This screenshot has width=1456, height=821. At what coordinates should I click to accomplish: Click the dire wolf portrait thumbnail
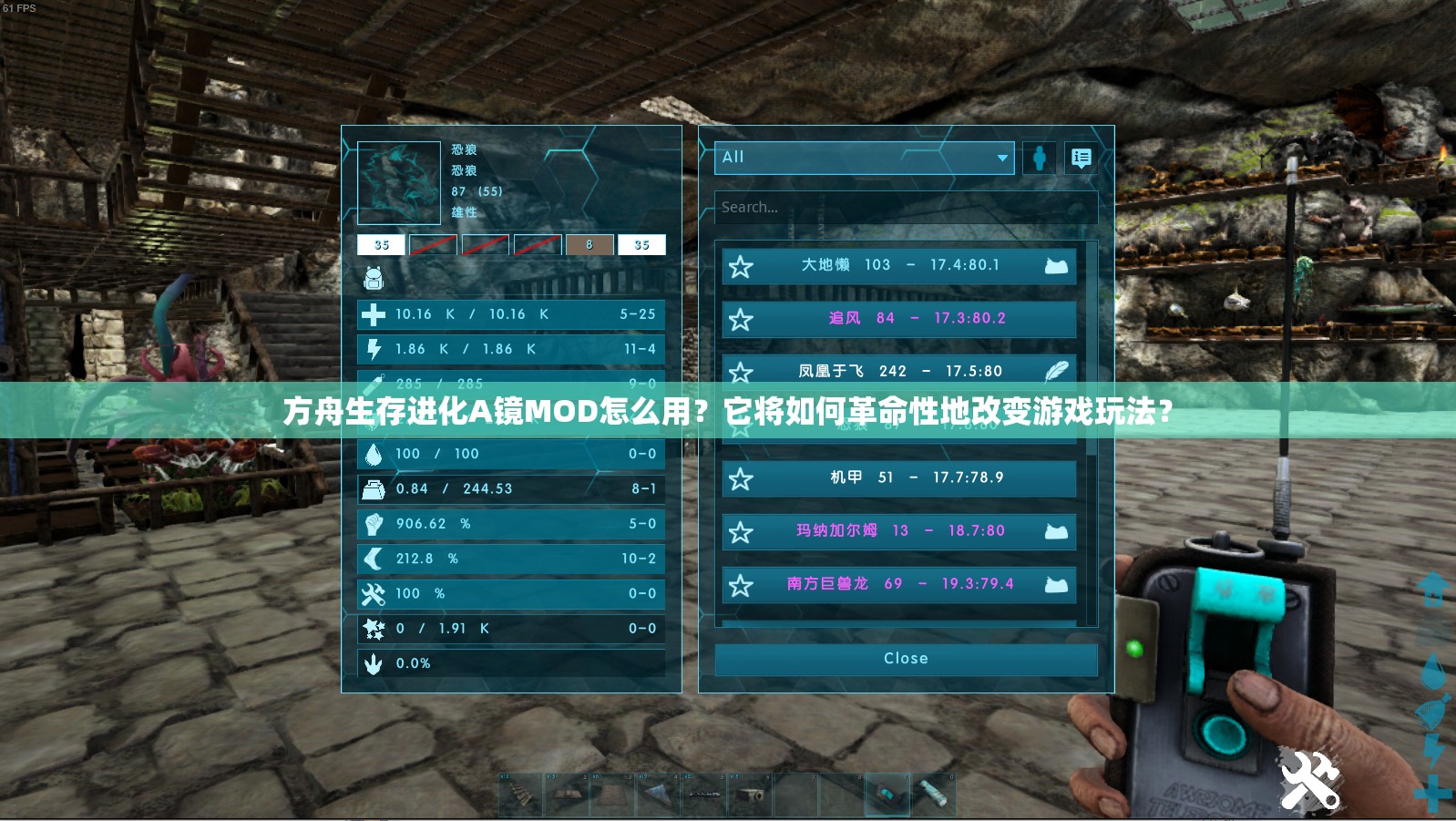click(399, 183)
